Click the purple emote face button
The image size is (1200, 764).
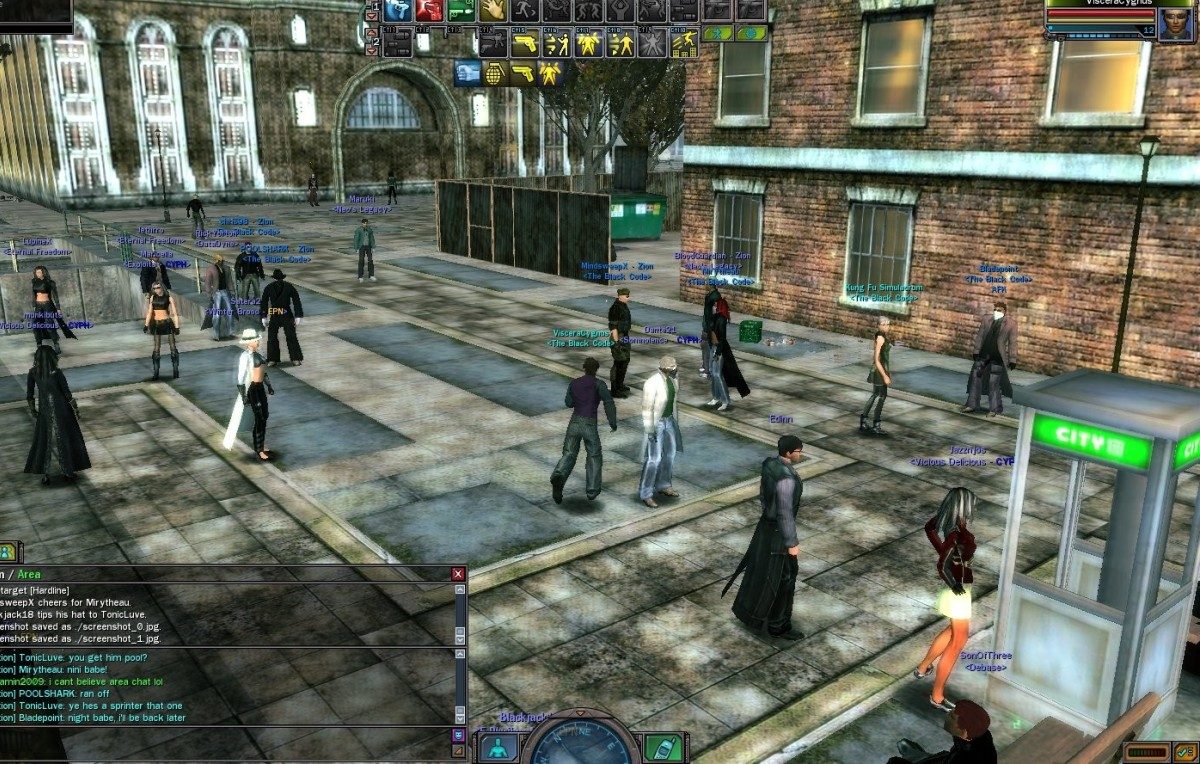click(459, 735)
